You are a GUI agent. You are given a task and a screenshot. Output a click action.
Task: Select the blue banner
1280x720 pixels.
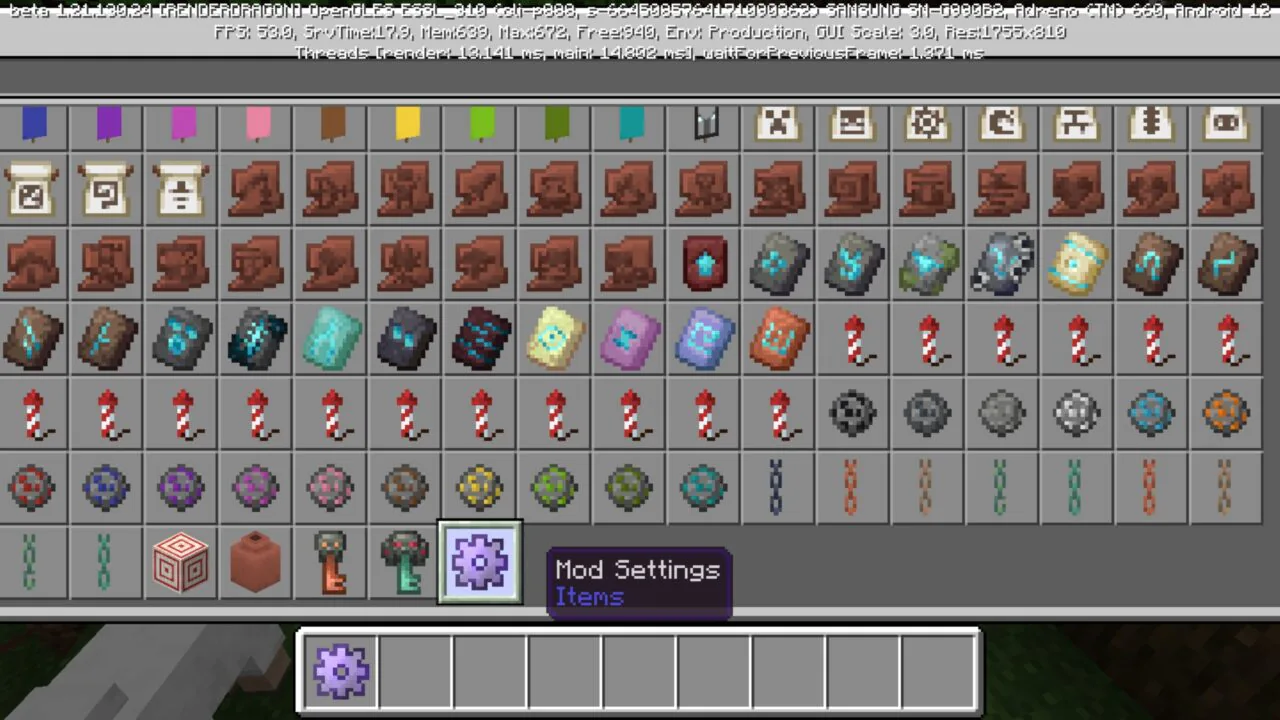[x=33, y=123]
